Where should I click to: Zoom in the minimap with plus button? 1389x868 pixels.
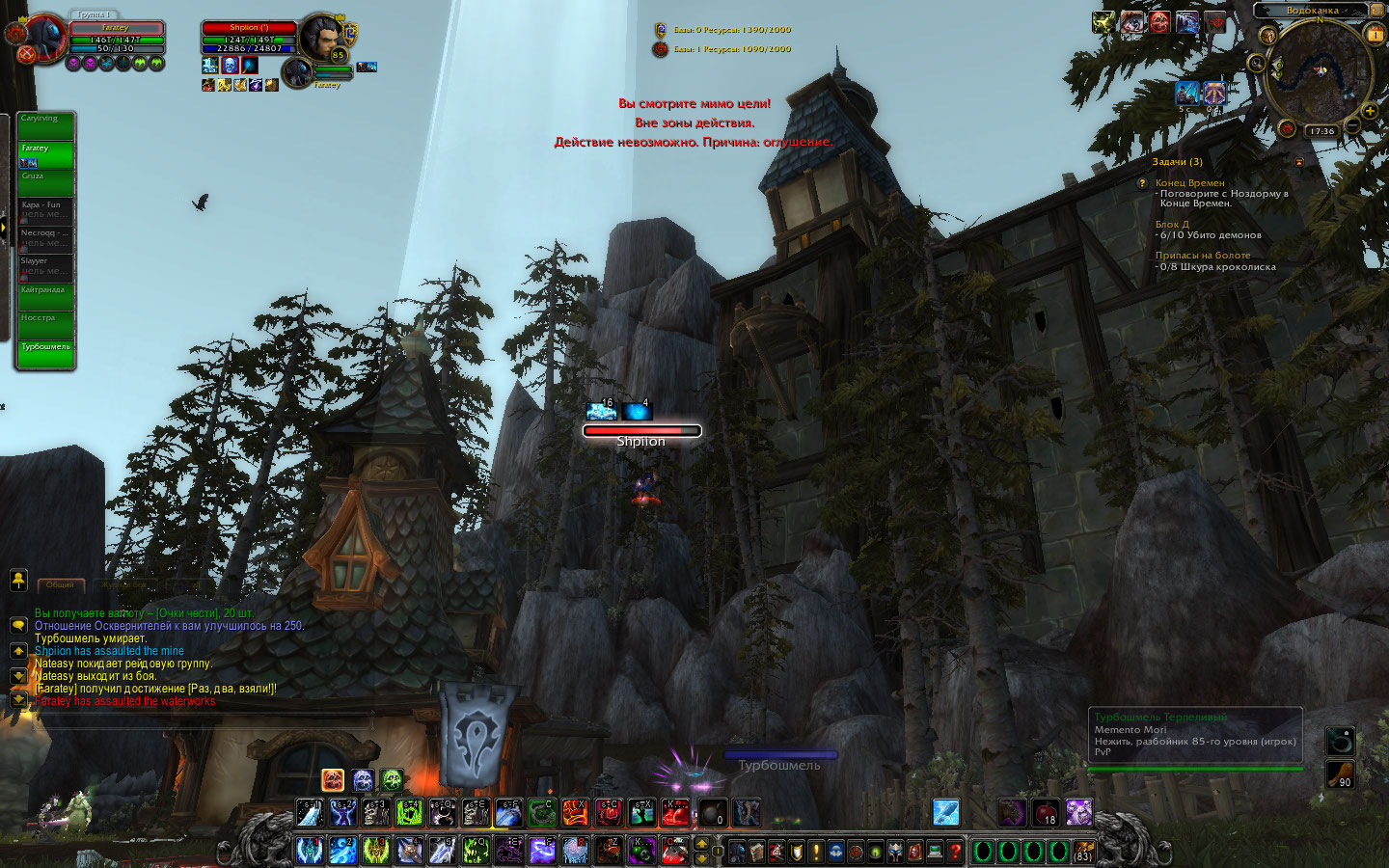(x=1370, y=112)
